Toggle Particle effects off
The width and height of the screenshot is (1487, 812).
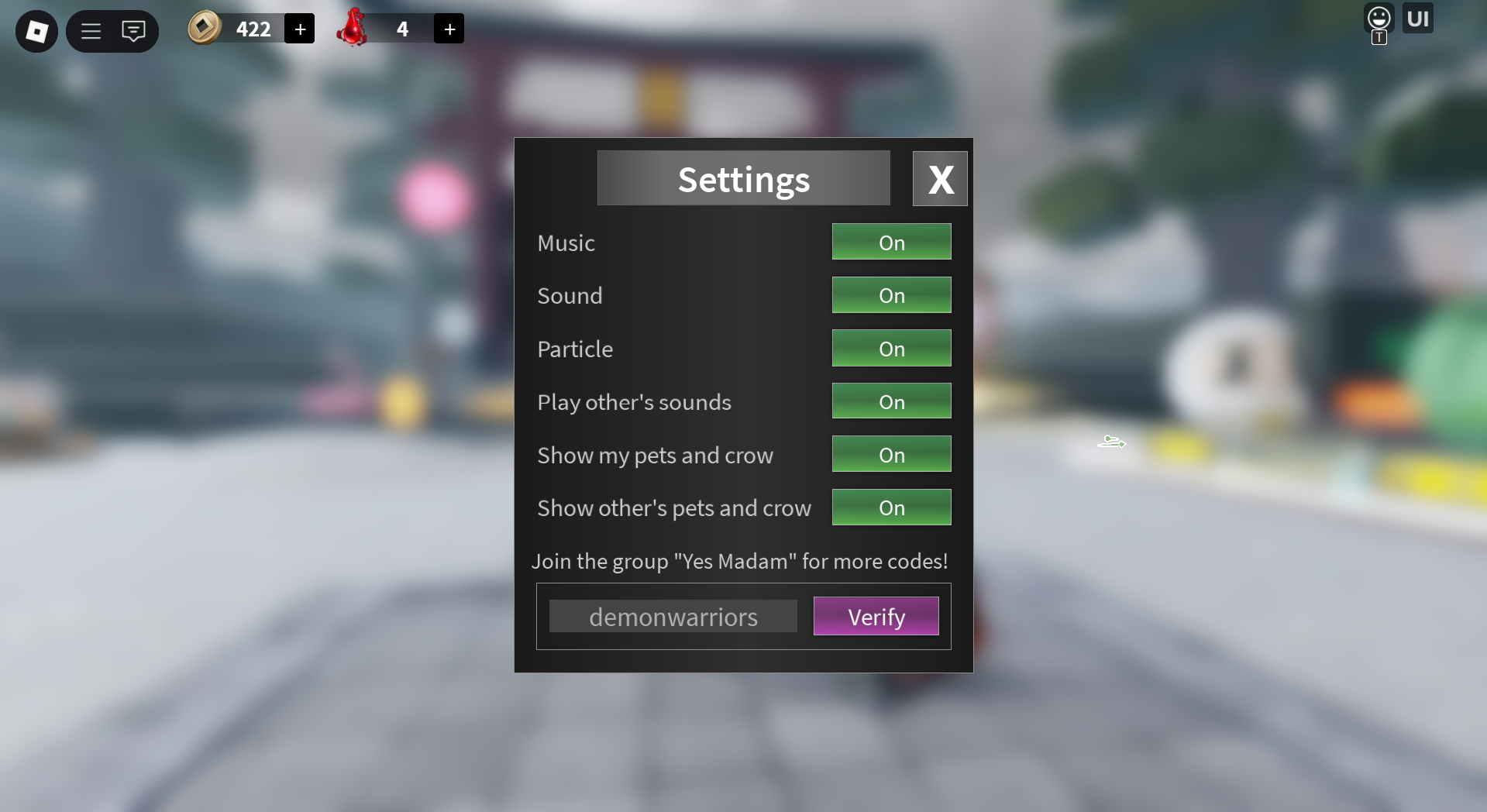[x=891, y=349]
